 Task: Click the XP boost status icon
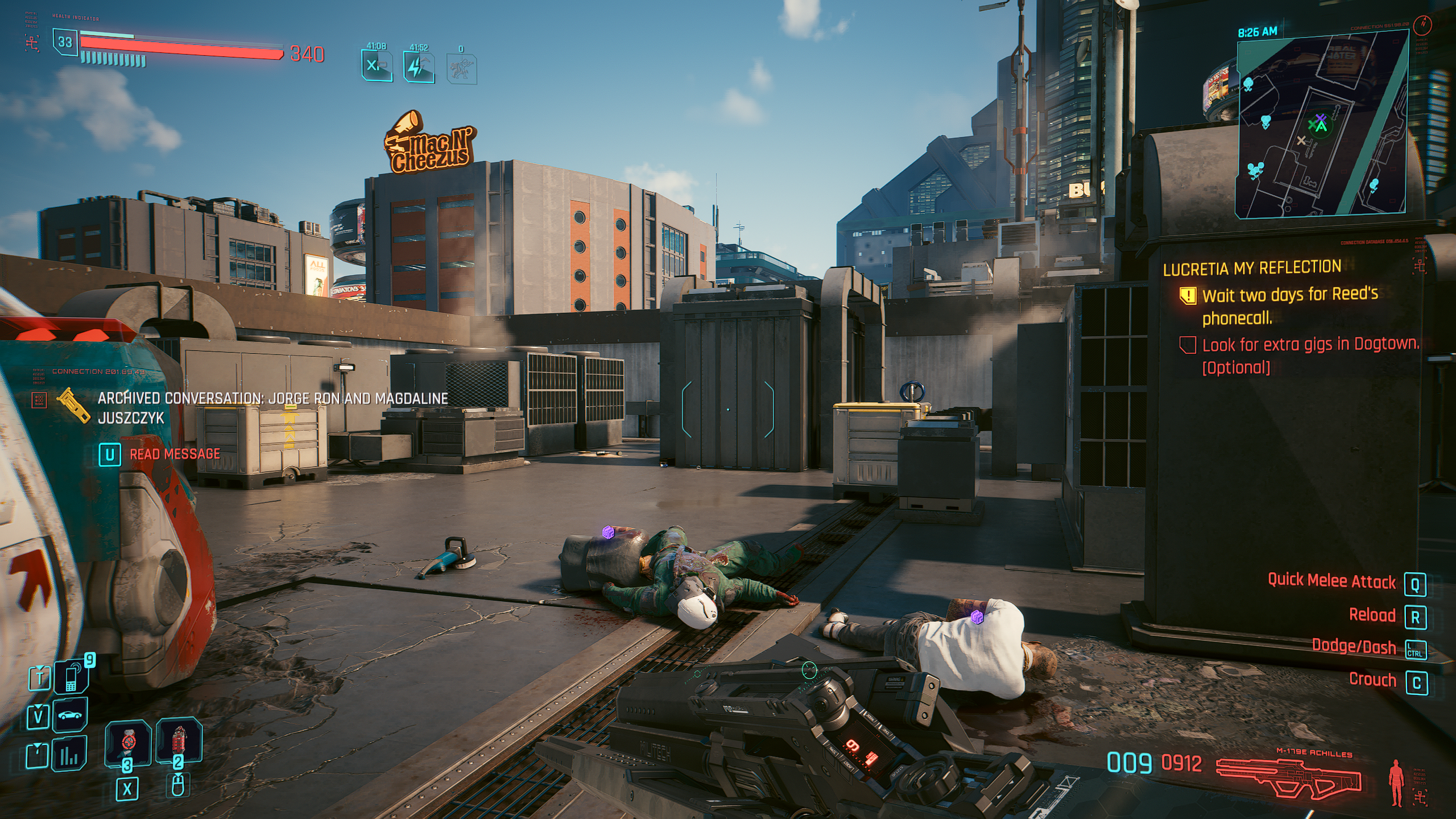coord(377,66)
